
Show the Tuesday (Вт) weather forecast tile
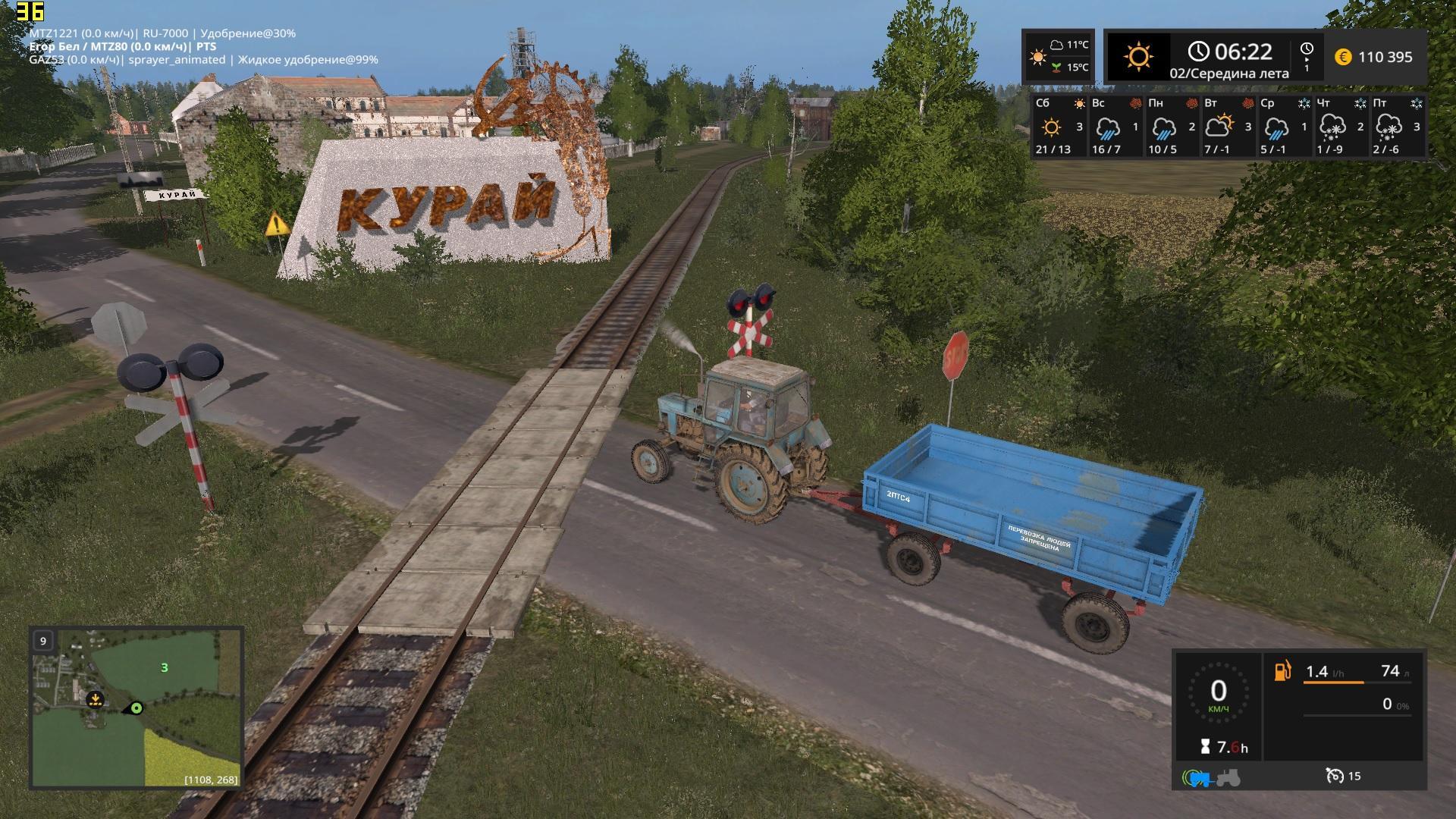coord(1228,126)
